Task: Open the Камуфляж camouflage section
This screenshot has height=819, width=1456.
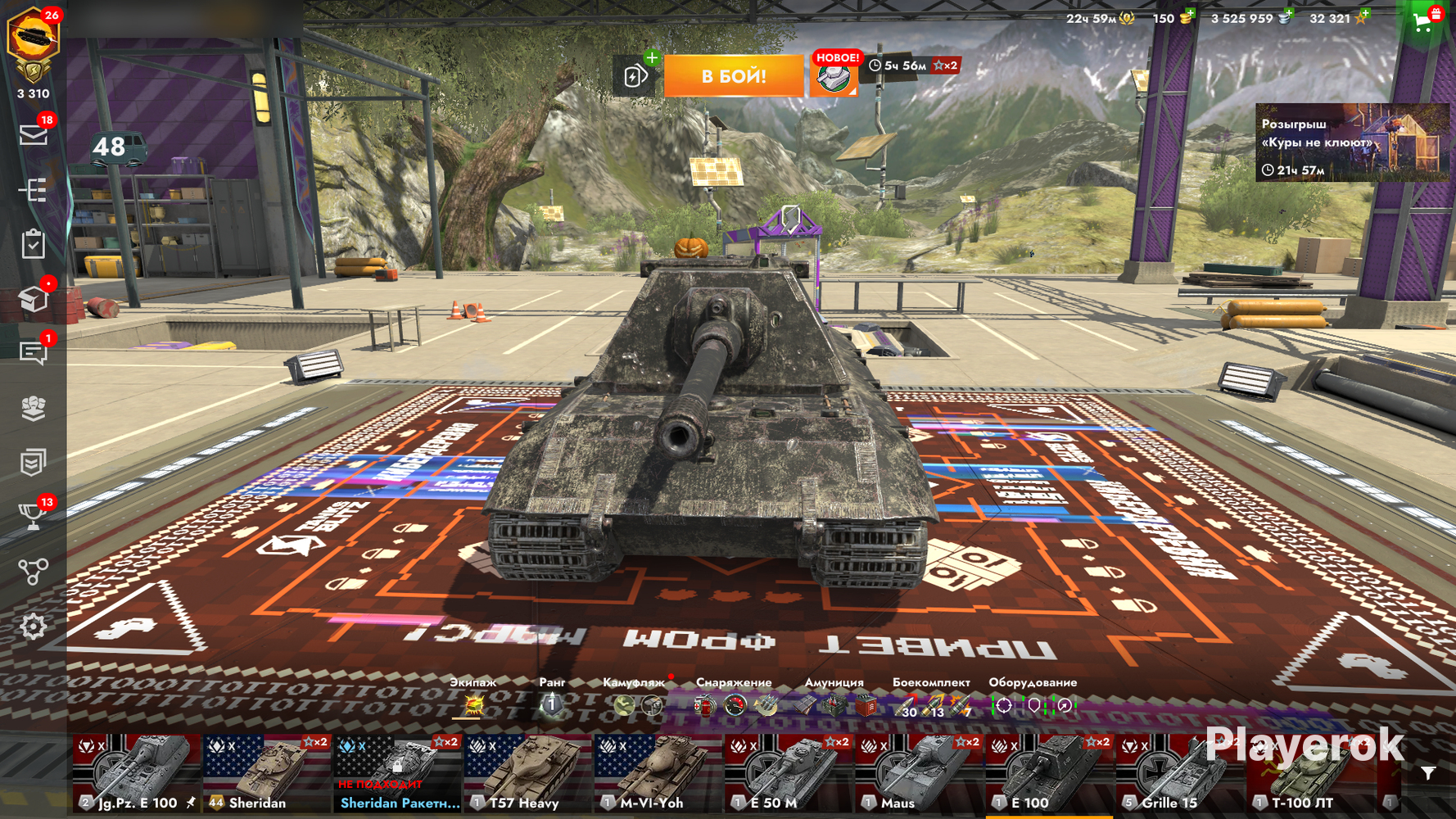Action: pyautogui.click(x=637, y=704)
